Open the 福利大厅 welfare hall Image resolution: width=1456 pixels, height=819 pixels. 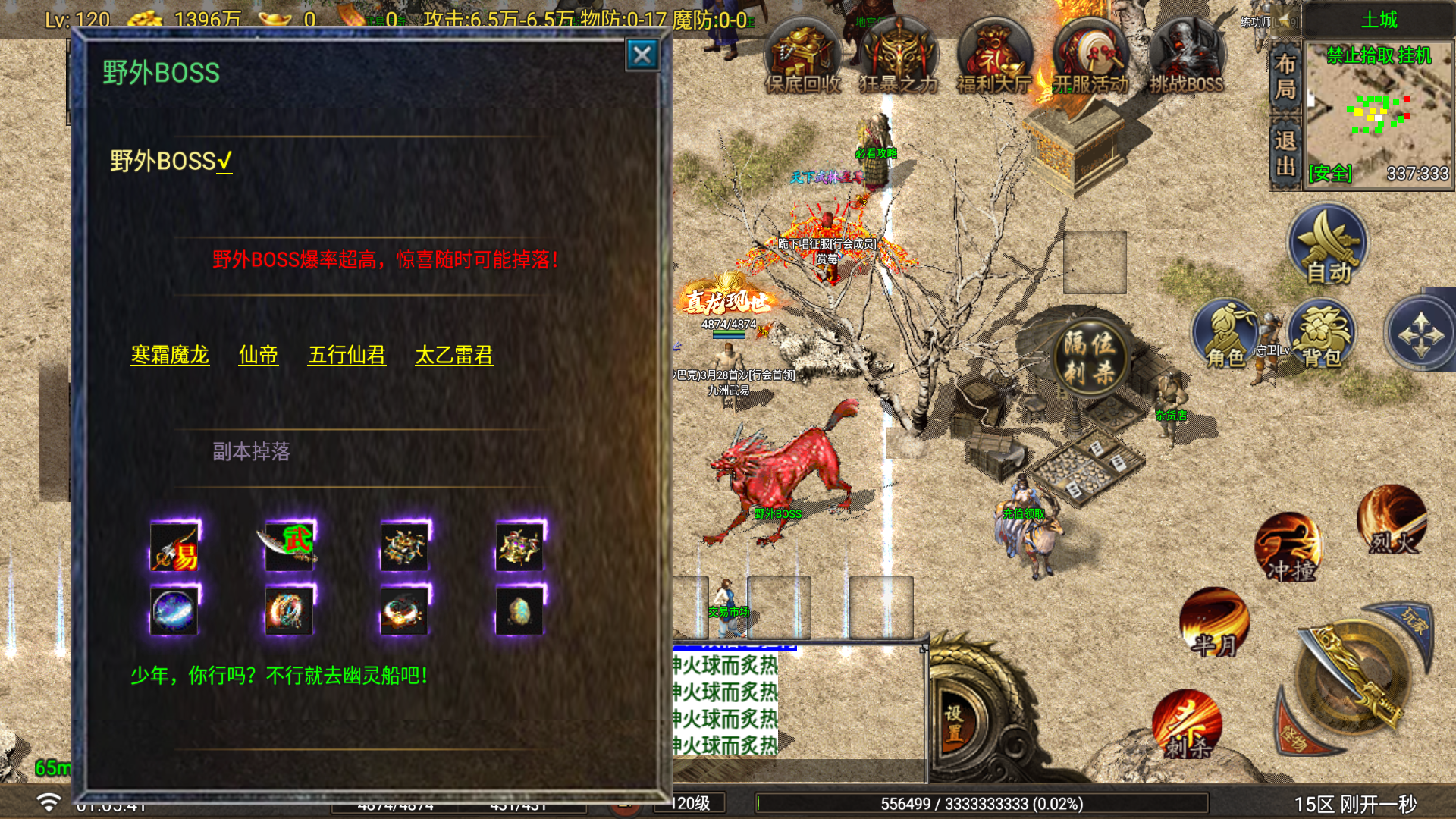[x=994, y=61]
